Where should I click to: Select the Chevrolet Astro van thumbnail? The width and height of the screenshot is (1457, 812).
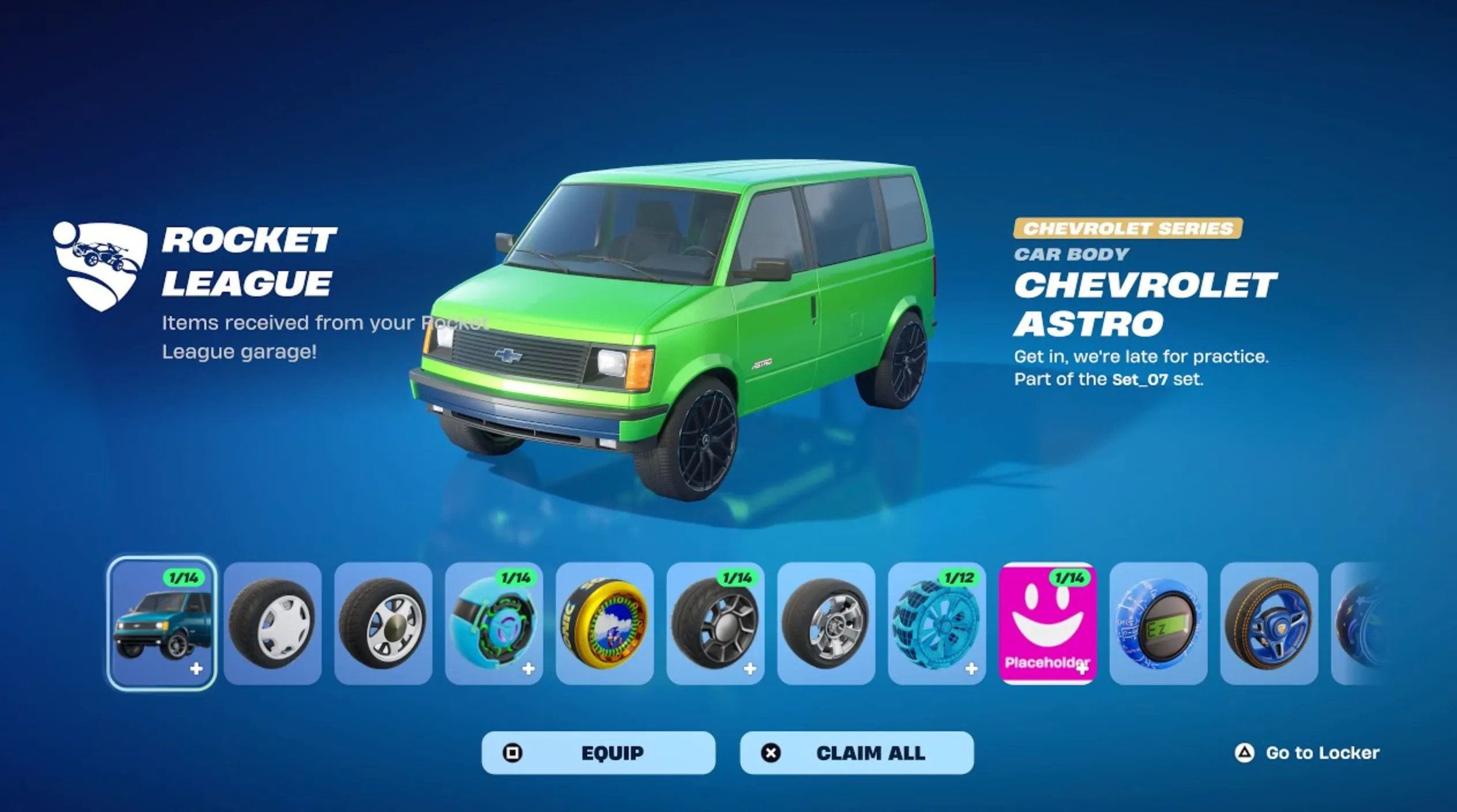tap(162, 623)
